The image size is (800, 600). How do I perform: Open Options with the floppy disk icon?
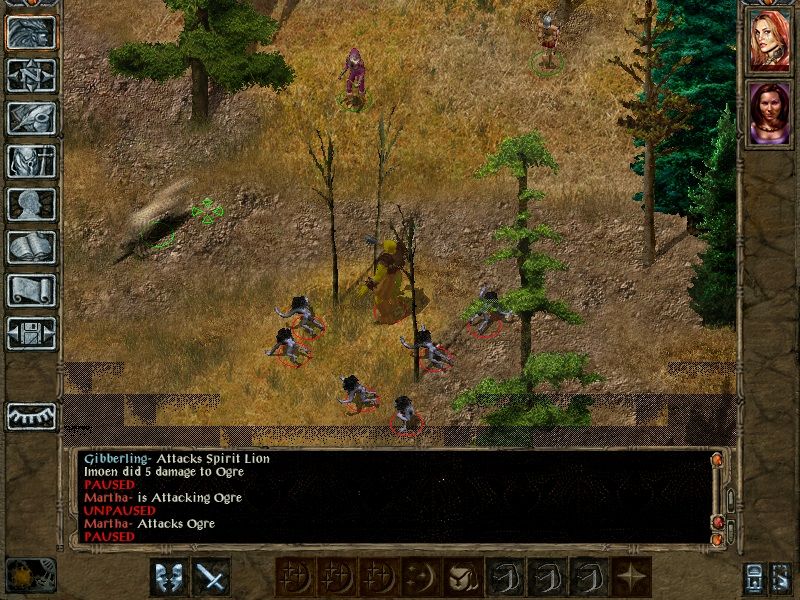point(31,333)
